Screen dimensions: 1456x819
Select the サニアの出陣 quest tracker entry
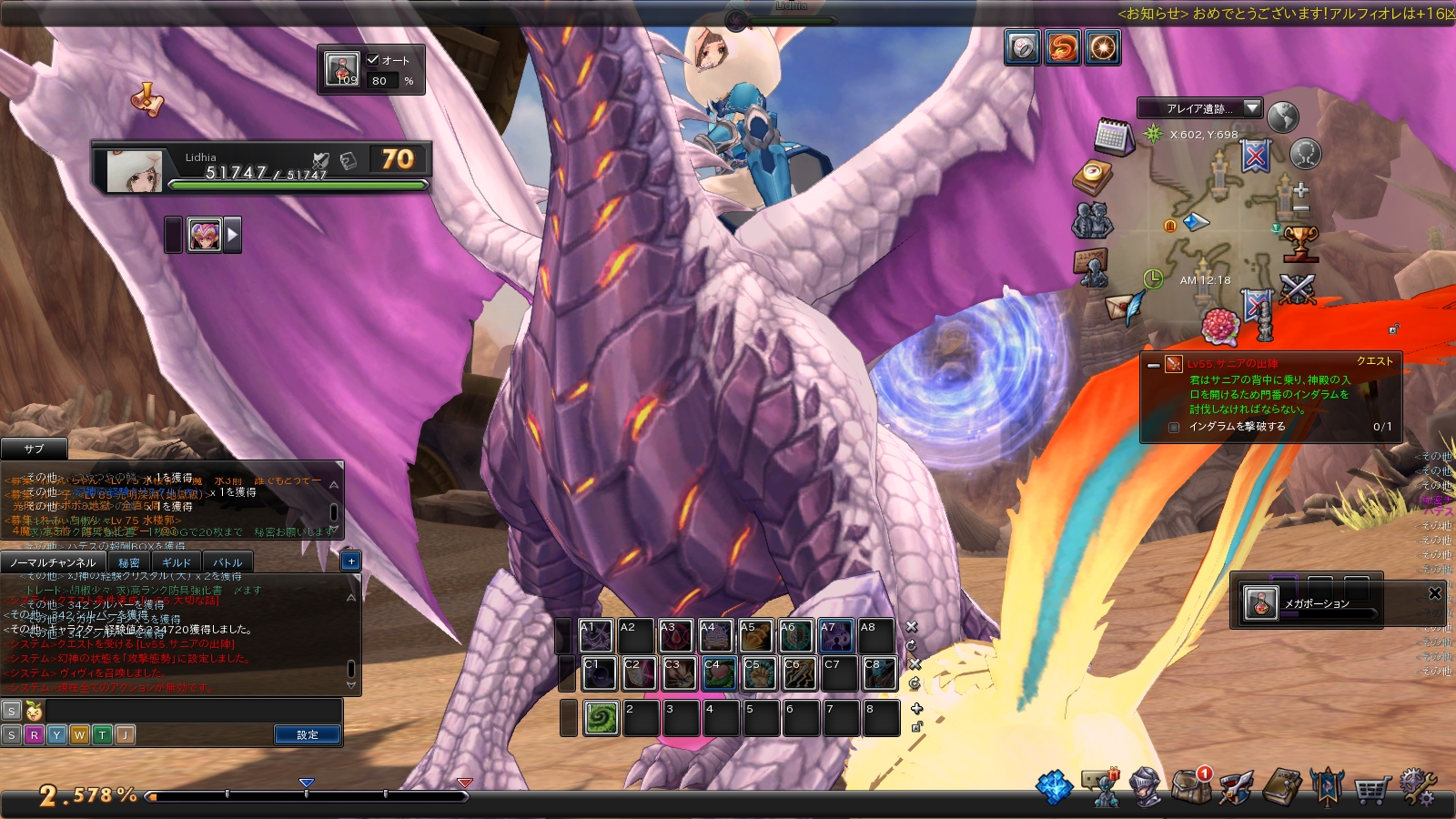pos(1232,364)
